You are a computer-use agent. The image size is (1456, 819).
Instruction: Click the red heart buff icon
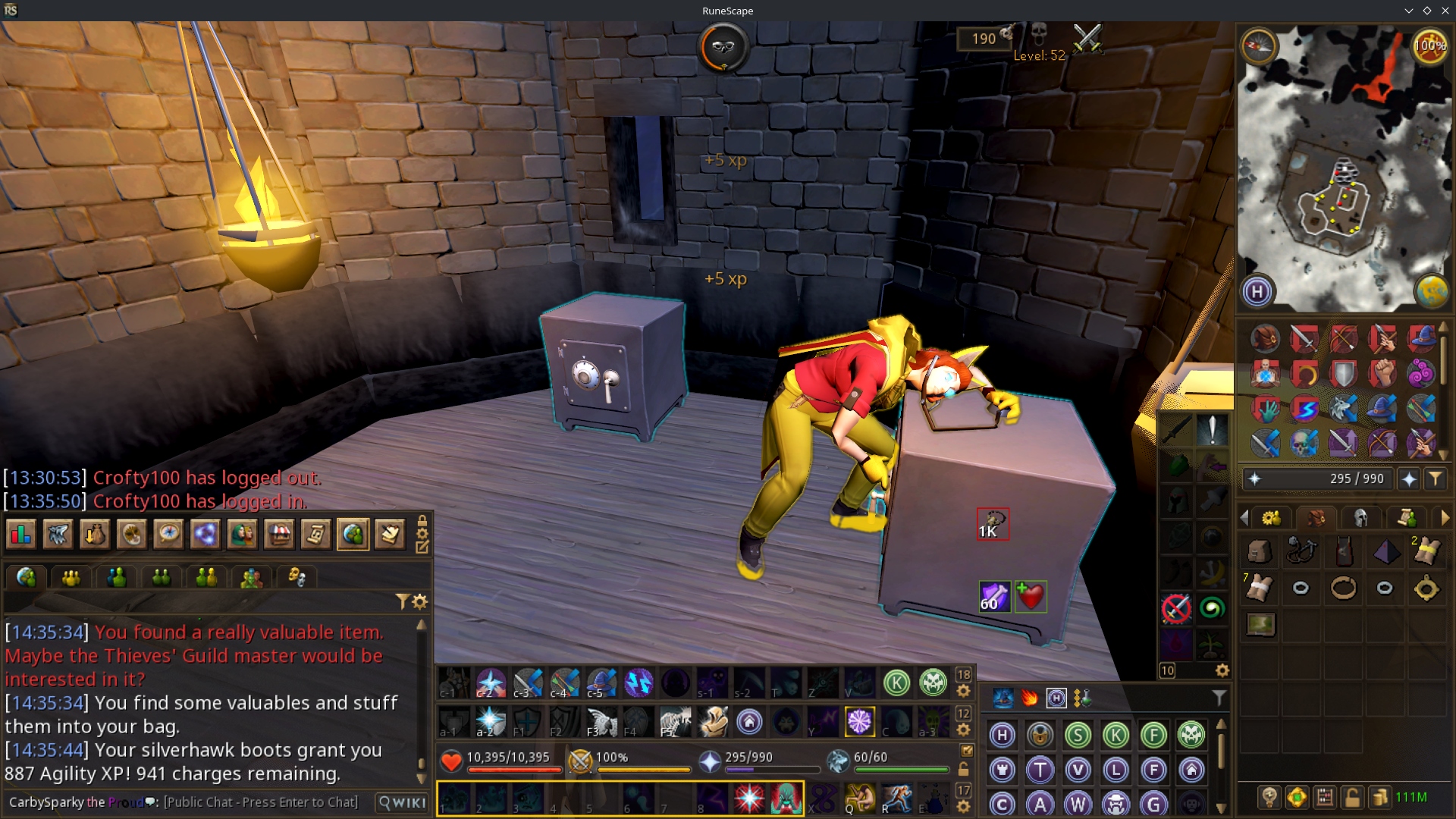1031,596
